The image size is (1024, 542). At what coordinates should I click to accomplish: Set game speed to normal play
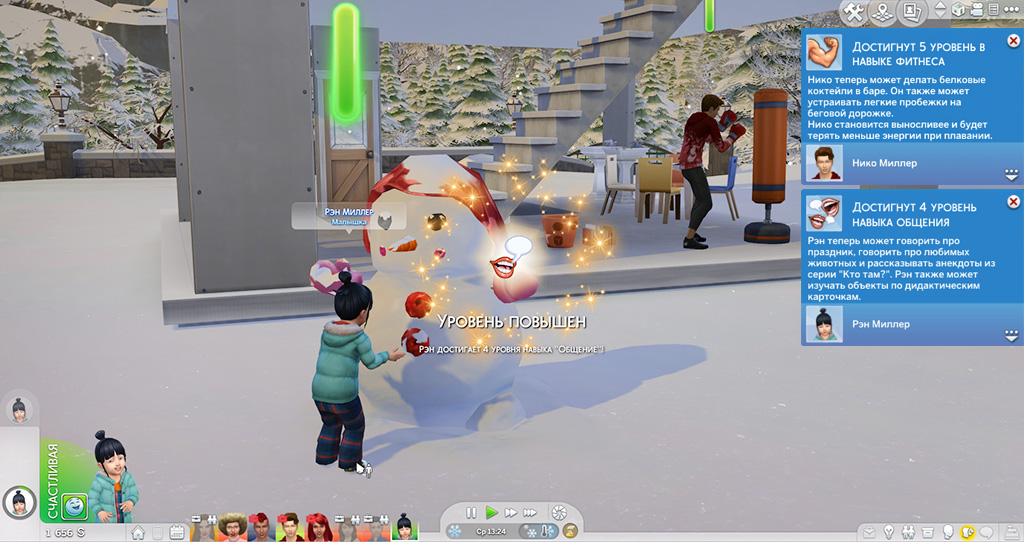tap(491, 513)
